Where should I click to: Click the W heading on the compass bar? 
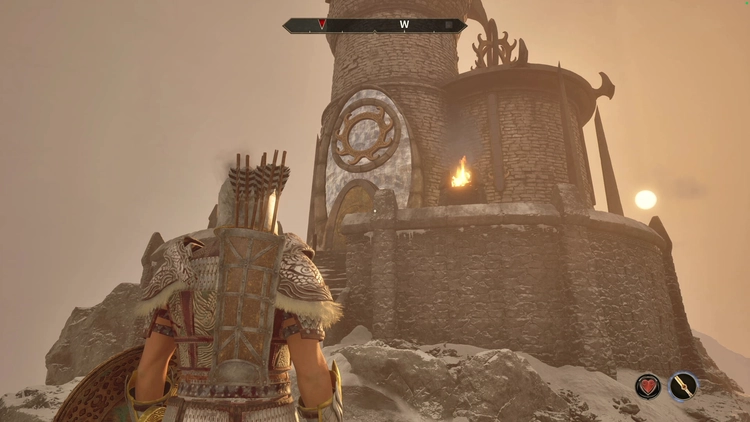point(404,24)
